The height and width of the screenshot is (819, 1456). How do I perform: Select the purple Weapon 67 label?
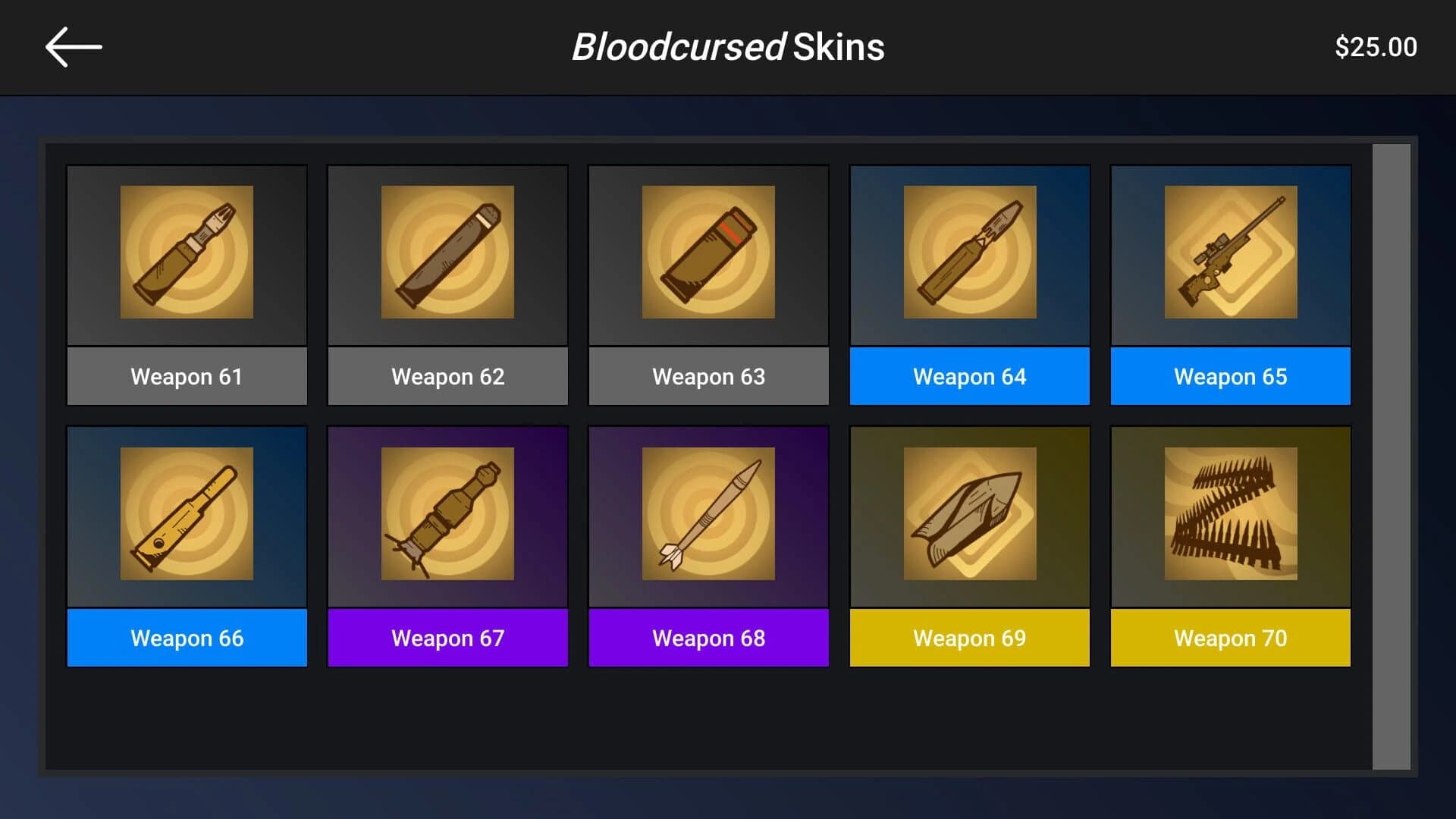pos(447,638)
